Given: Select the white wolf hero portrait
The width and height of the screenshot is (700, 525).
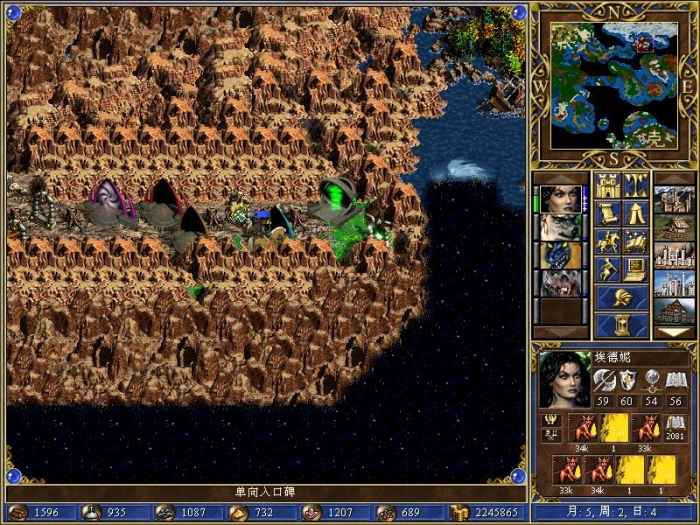Looking at the screenshot, I should click(559, 227).
